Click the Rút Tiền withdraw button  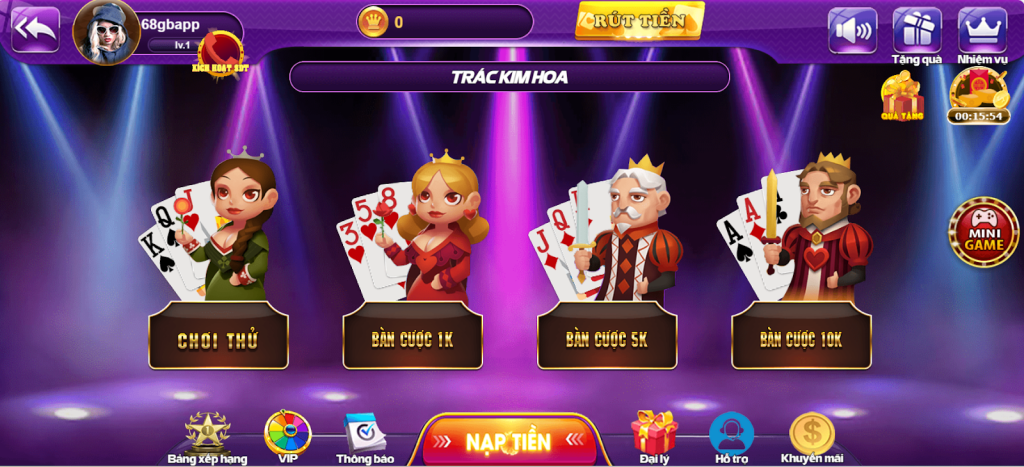click(x=639, y=21)
